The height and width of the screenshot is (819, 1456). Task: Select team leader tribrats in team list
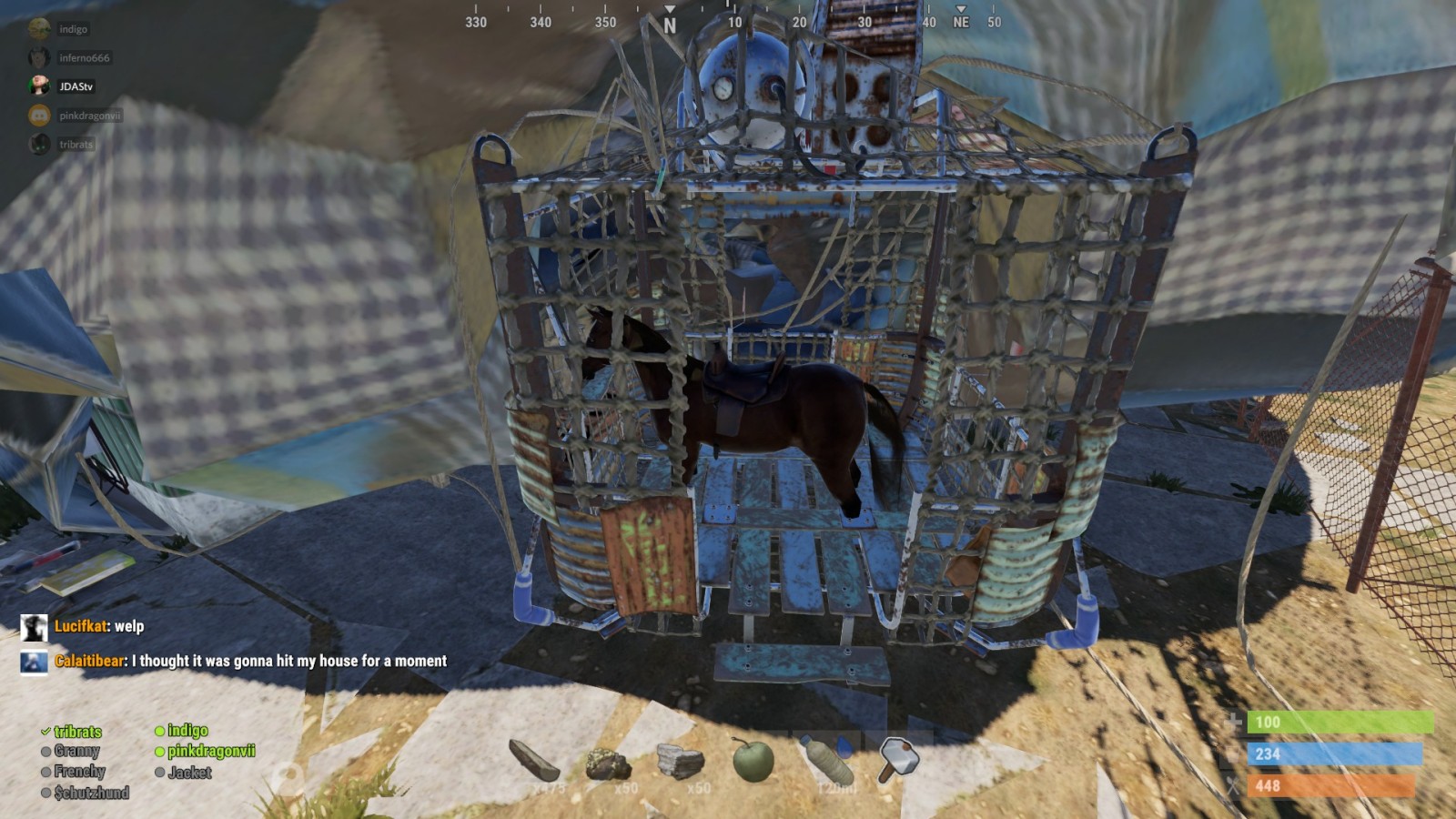point(77,732)
